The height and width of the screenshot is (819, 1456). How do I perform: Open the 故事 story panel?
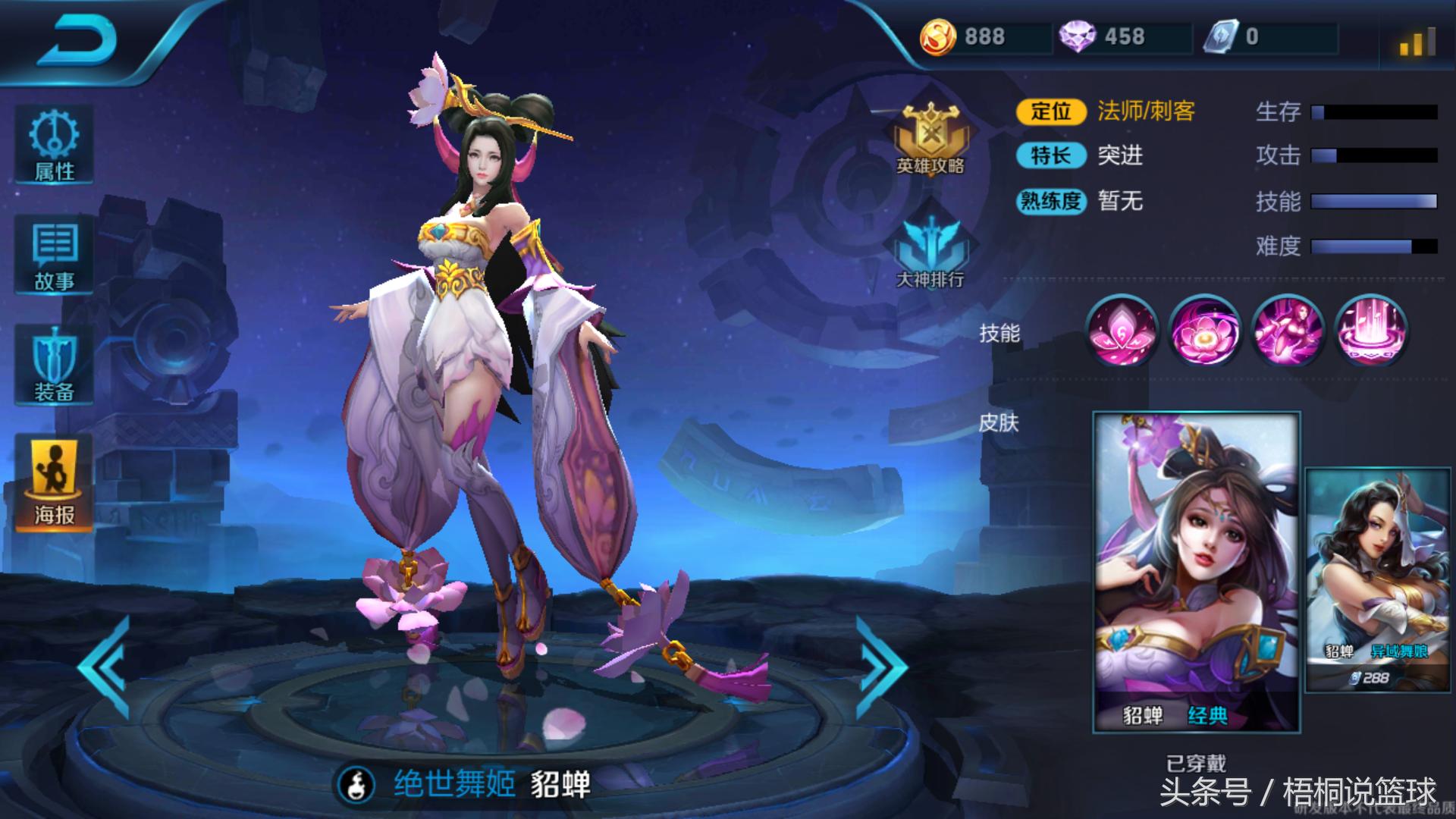click(x=53, y=254)
